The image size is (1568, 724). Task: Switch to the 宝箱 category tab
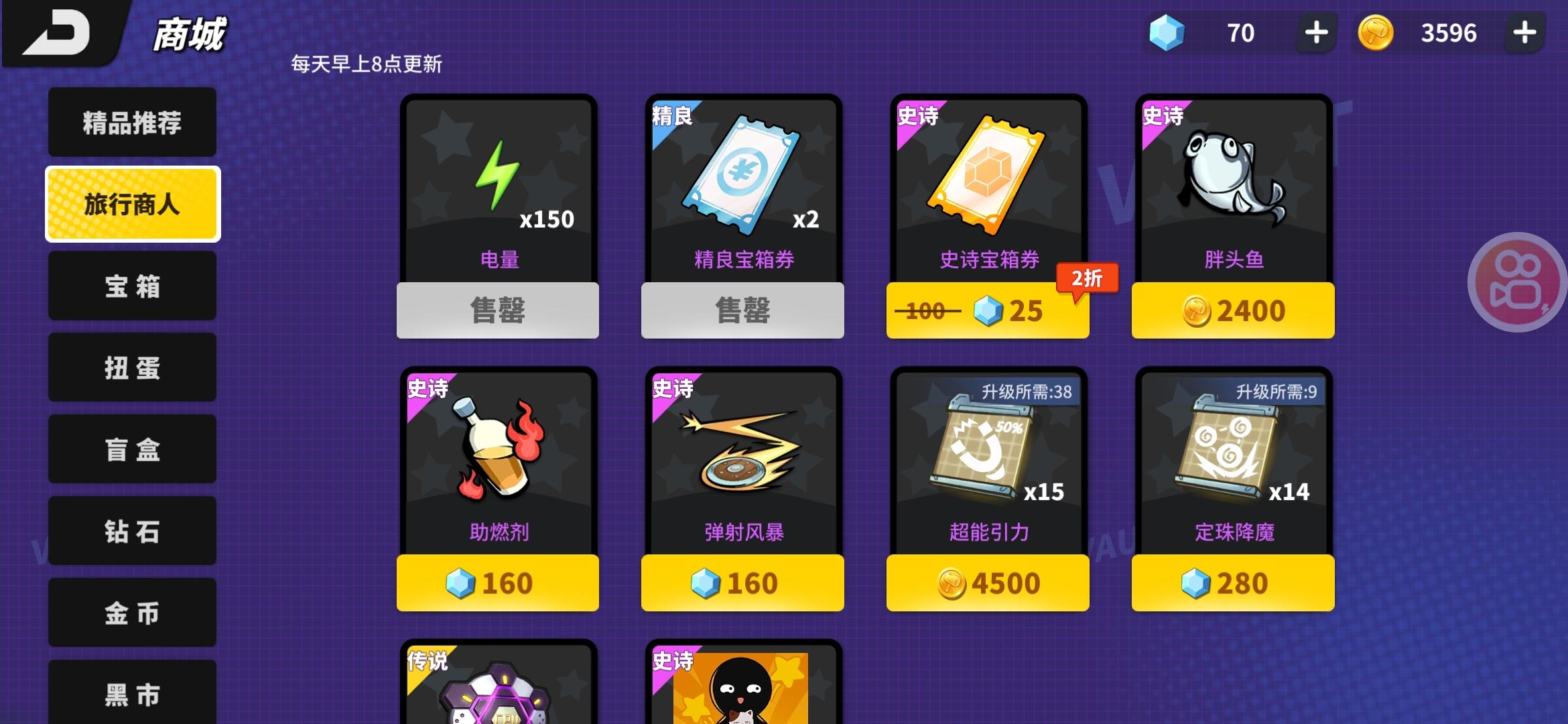(131, 285)
